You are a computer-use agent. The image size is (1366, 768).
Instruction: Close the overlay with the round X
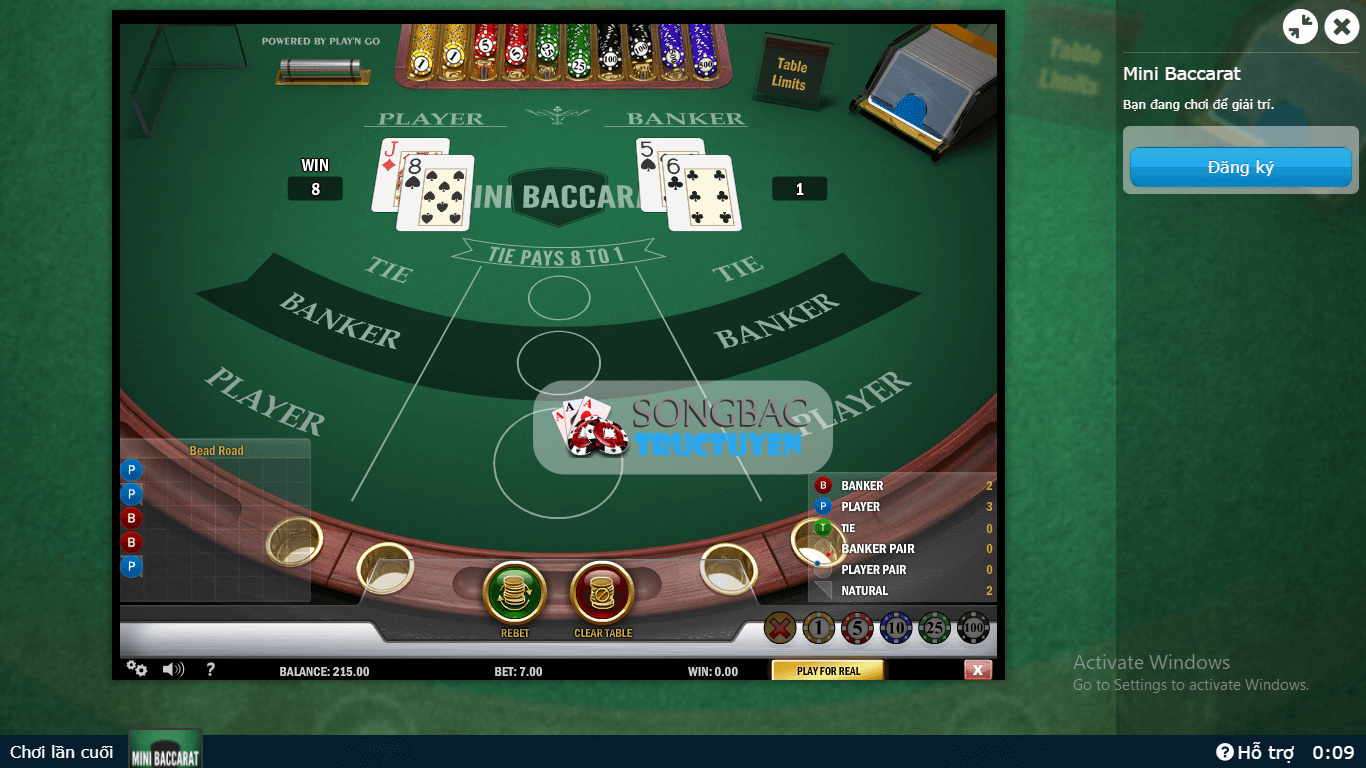tap(1341, 26)
